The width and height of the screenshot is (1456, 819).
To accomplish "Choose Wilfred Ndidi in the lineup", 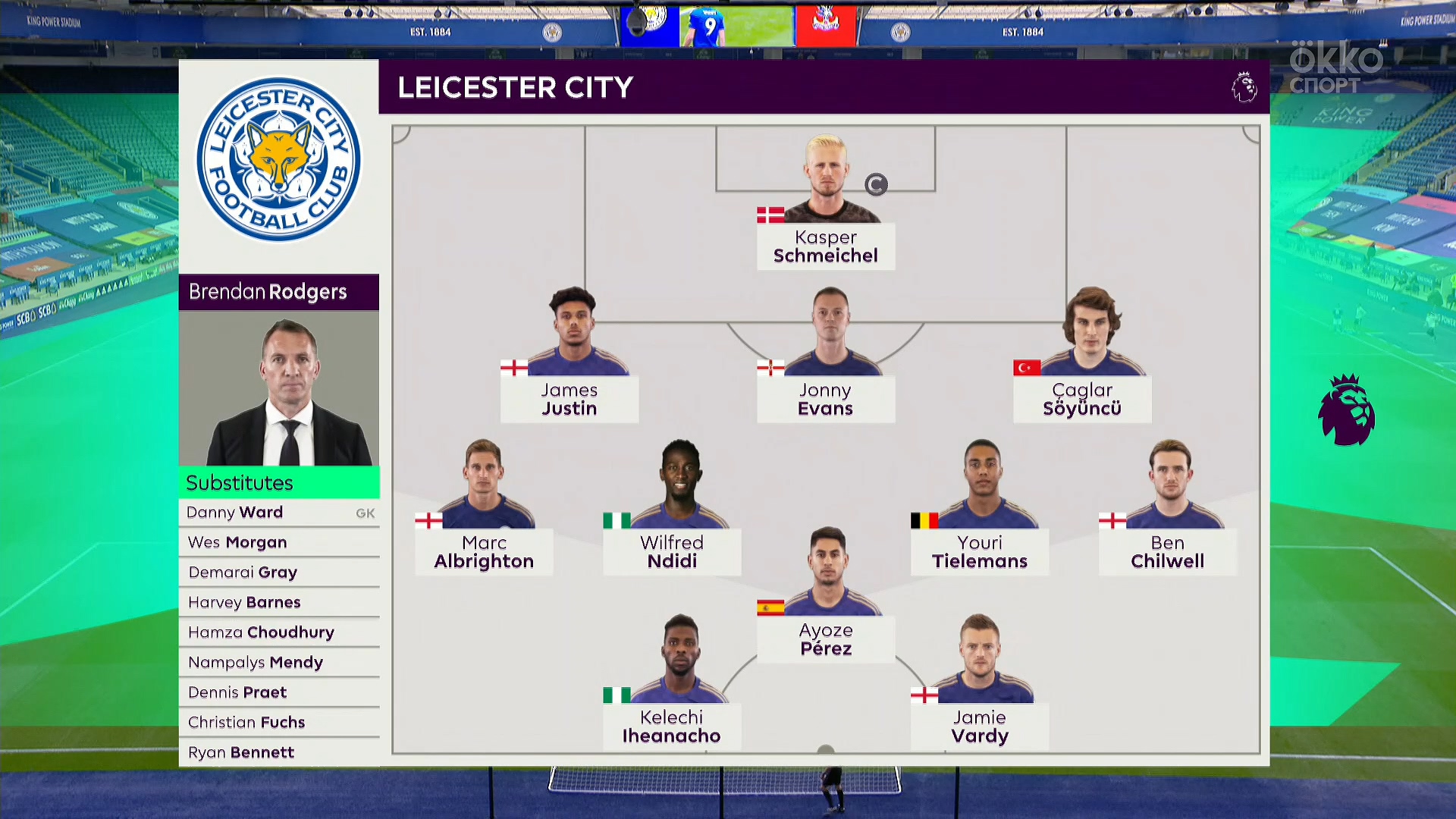I will pyautogui.click(x=672, y=551).
